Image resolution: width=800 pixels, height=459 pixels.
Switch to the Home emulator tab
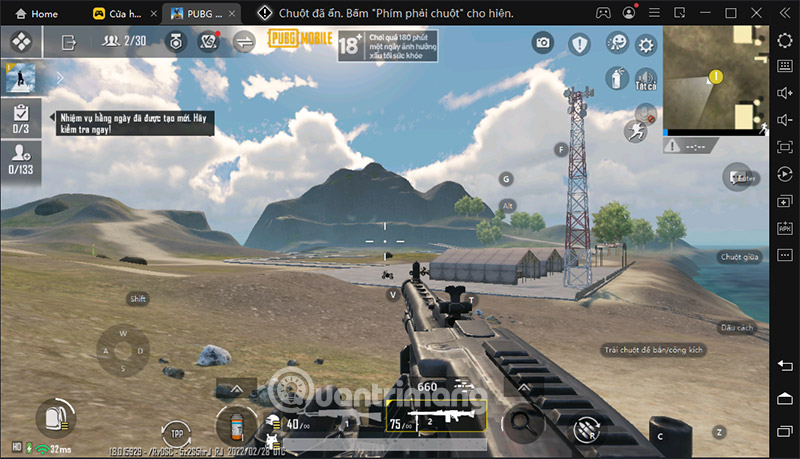[x=37, y=14]
